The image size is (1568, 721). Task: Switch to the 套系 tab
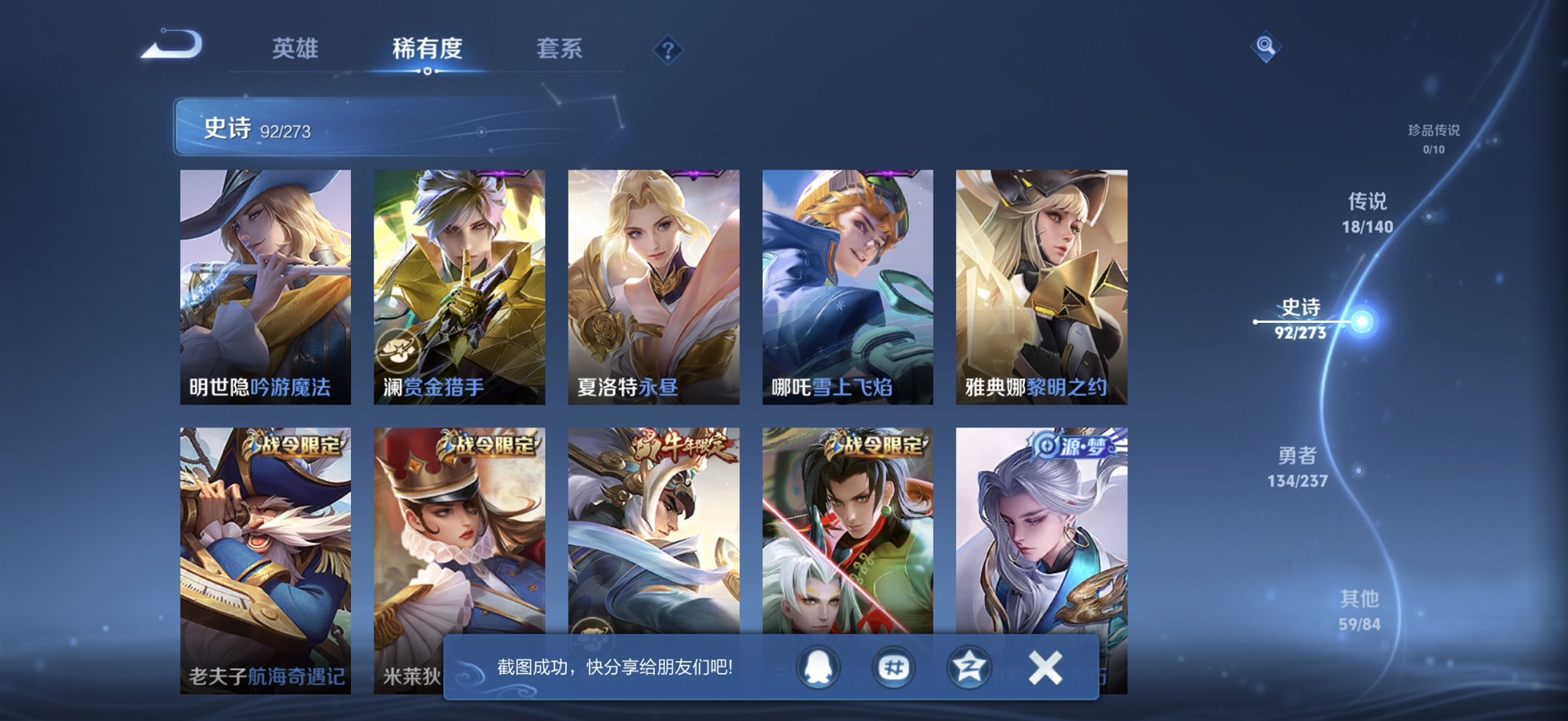561,49
